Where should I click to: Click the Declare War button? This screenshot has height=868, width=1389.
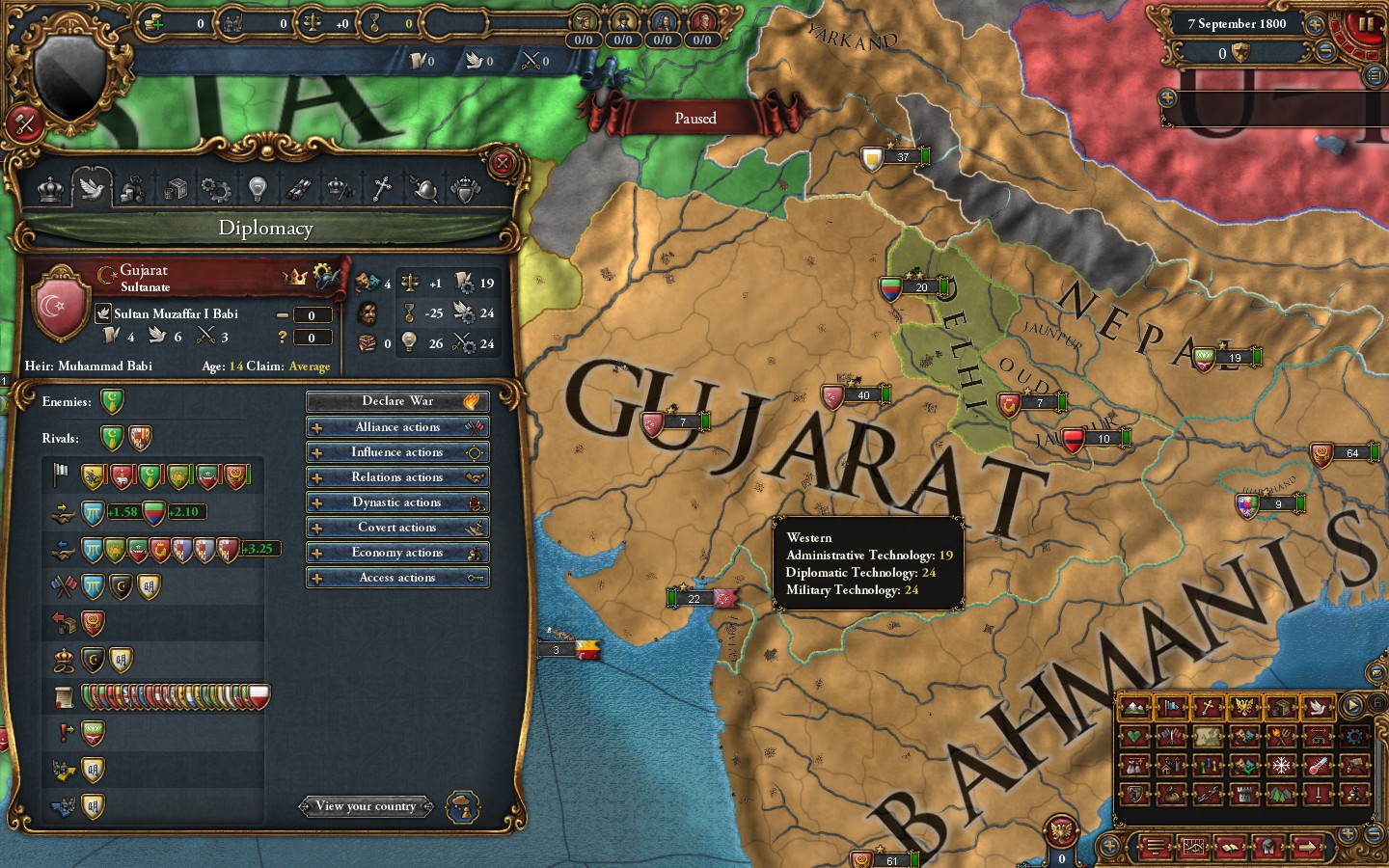(397, 400)
